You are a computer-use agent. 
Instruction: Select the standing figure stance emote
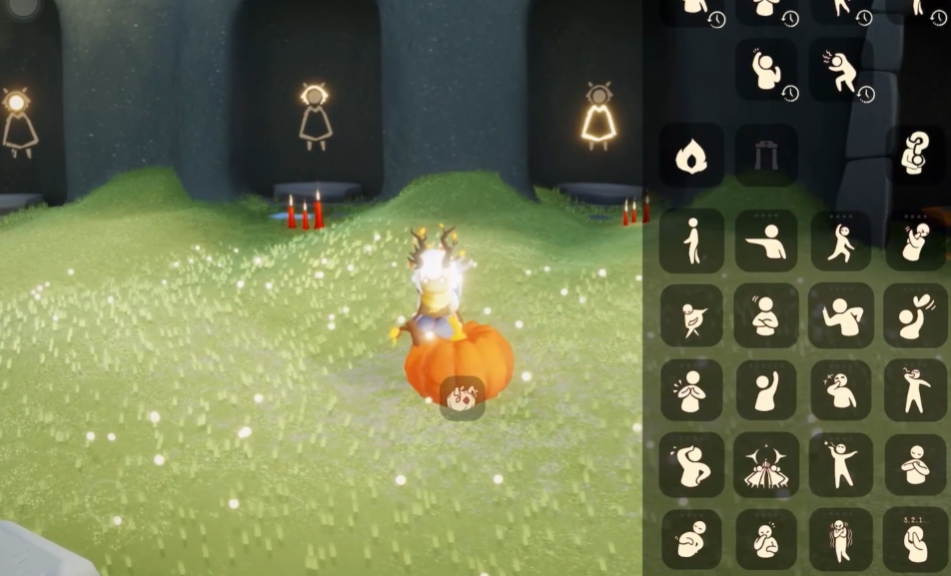pyautogui.click(x=691, y=241)
